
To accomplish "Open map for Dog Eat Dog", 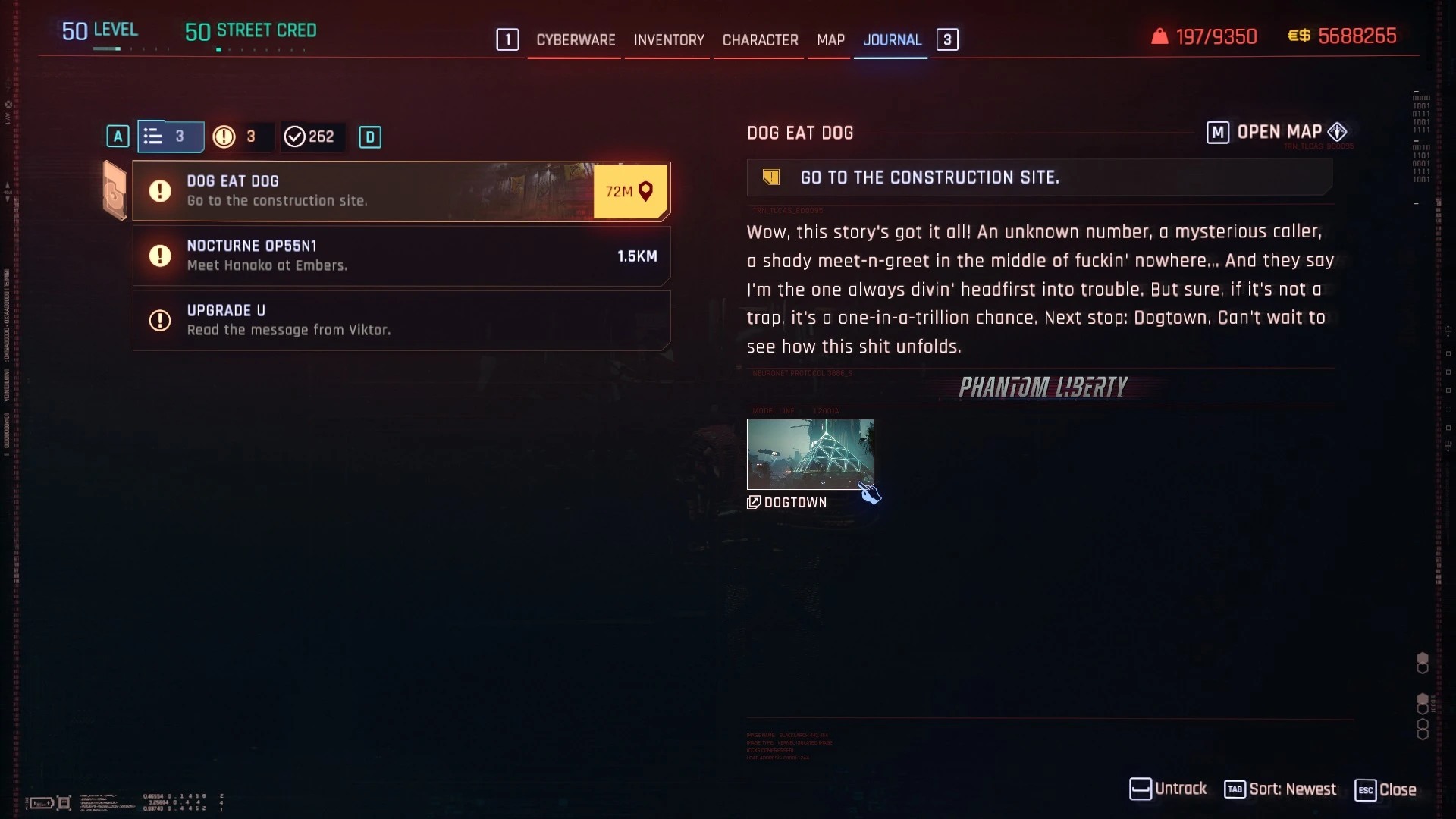I will click(x=1278, y=133).
